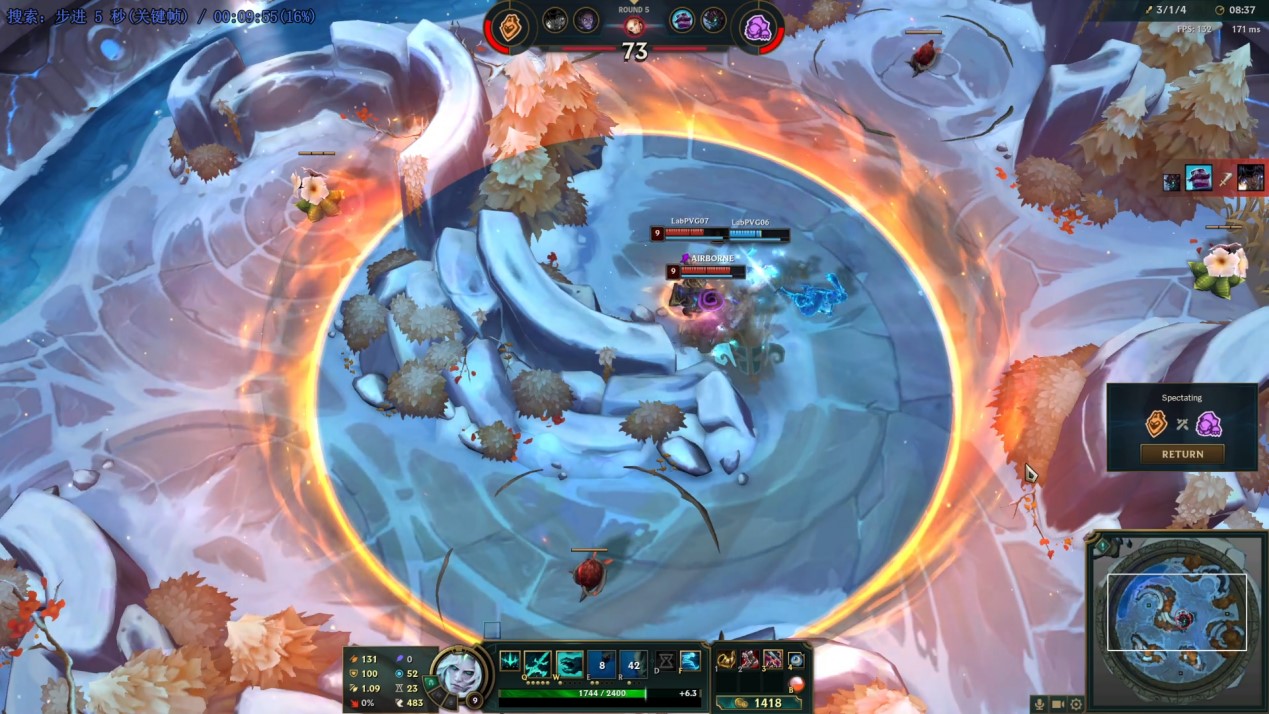
Task: Click the orange team emblem on the scoreboard
Action: click(510, 27)
